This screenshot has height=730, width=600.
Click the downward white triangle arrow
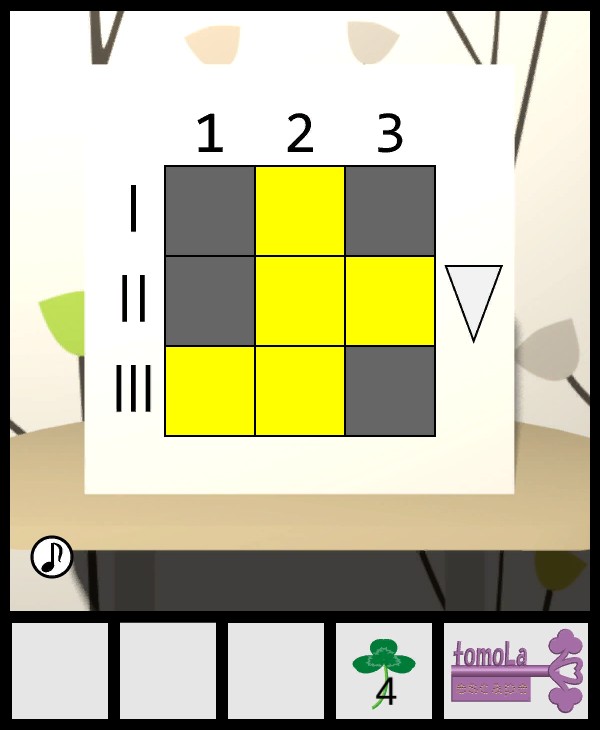click(x=473, y=298)
